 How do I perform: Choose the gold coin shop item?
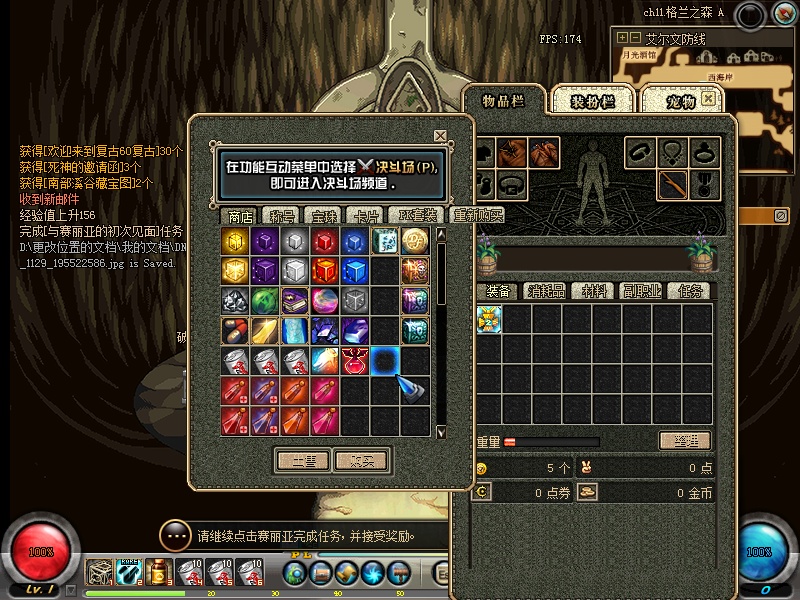(x=416, y=241)
